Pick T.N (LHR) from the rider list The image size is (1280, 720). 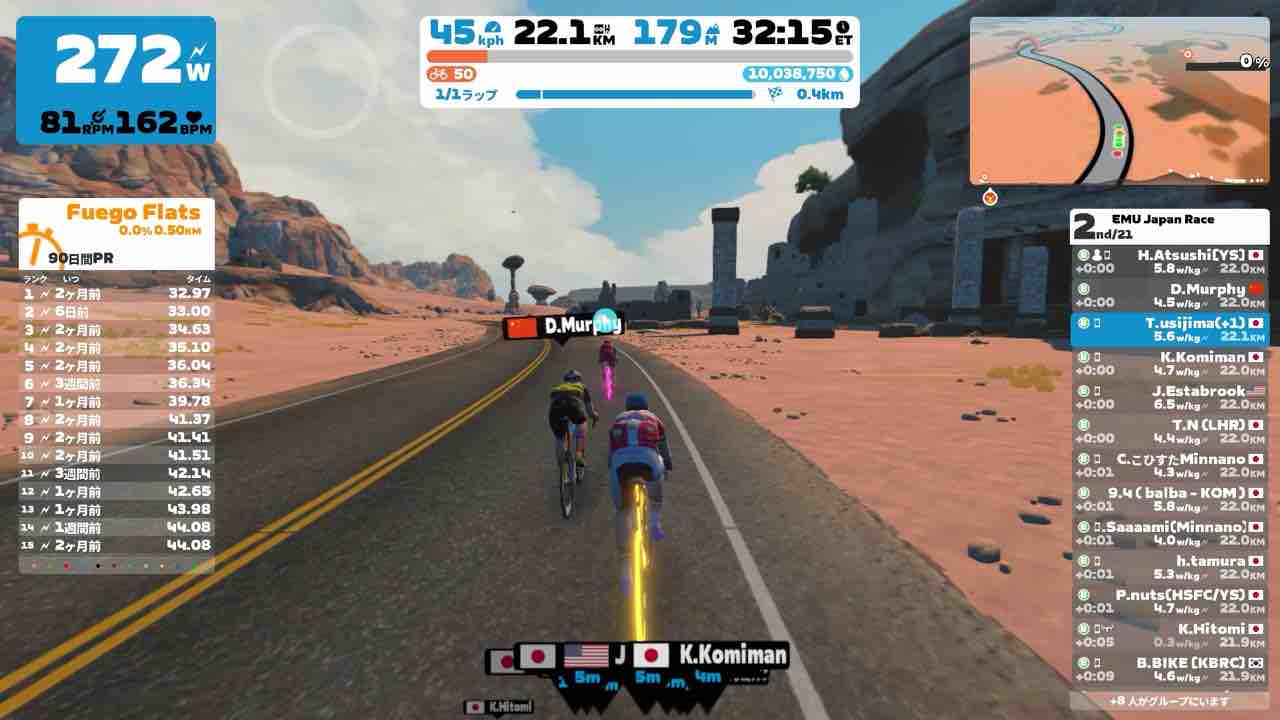[1169, 432]
